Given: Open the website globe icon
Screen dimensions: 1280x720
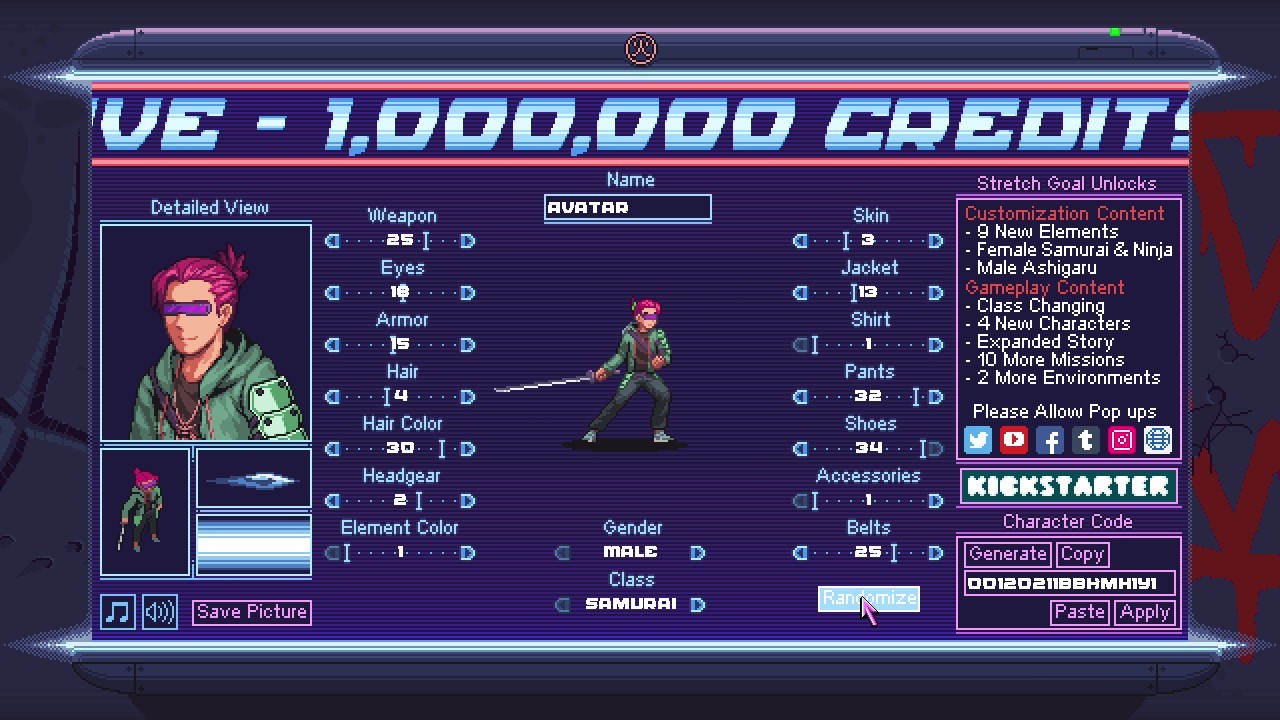Looking at the screenshot, I should [1157, 440].
